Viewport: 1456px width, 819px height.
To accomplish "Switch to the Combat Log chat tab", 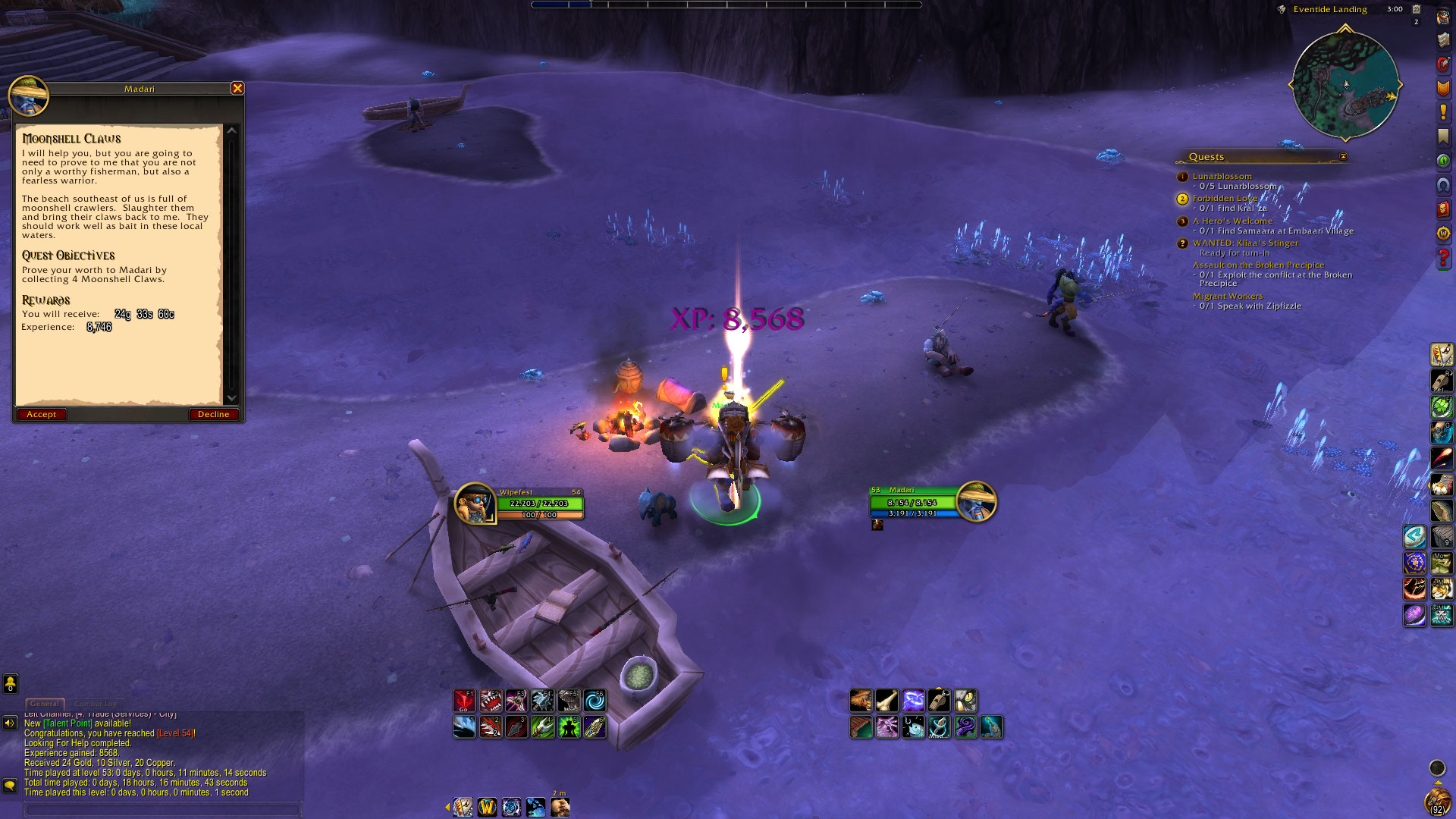I will (96, 704).
